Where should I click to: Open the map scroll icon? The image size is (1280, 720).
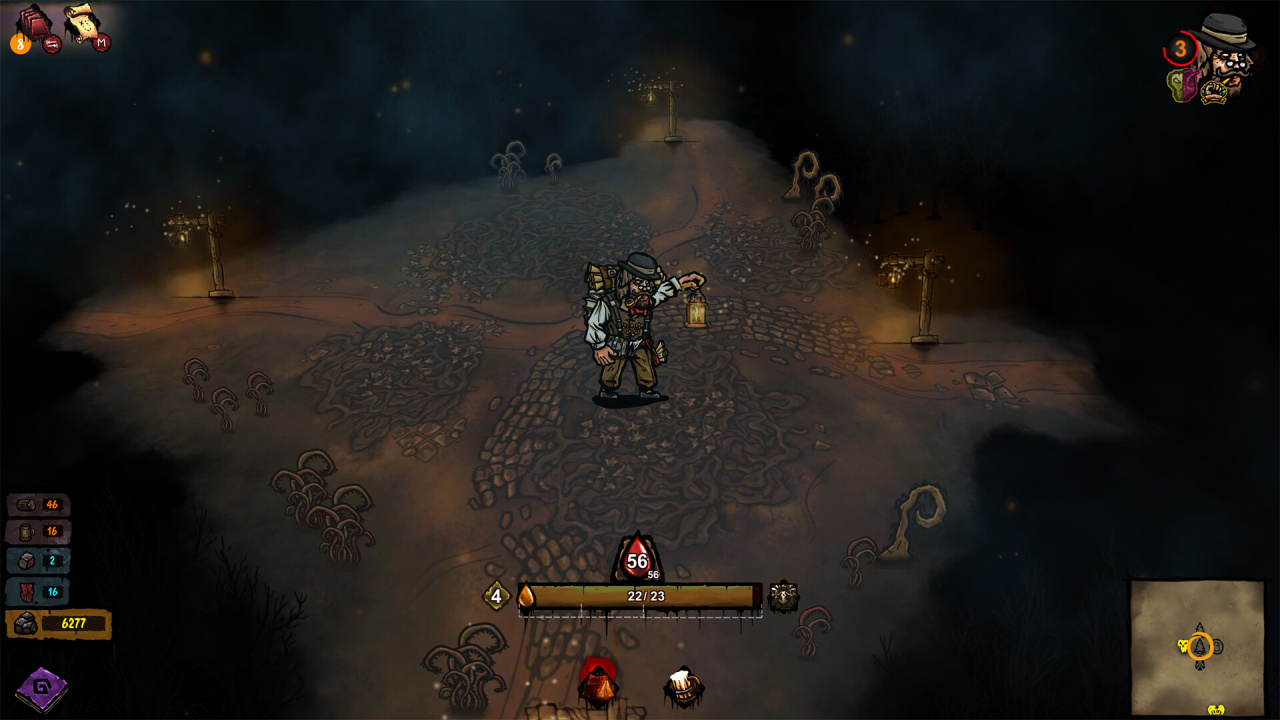[82, 22]
